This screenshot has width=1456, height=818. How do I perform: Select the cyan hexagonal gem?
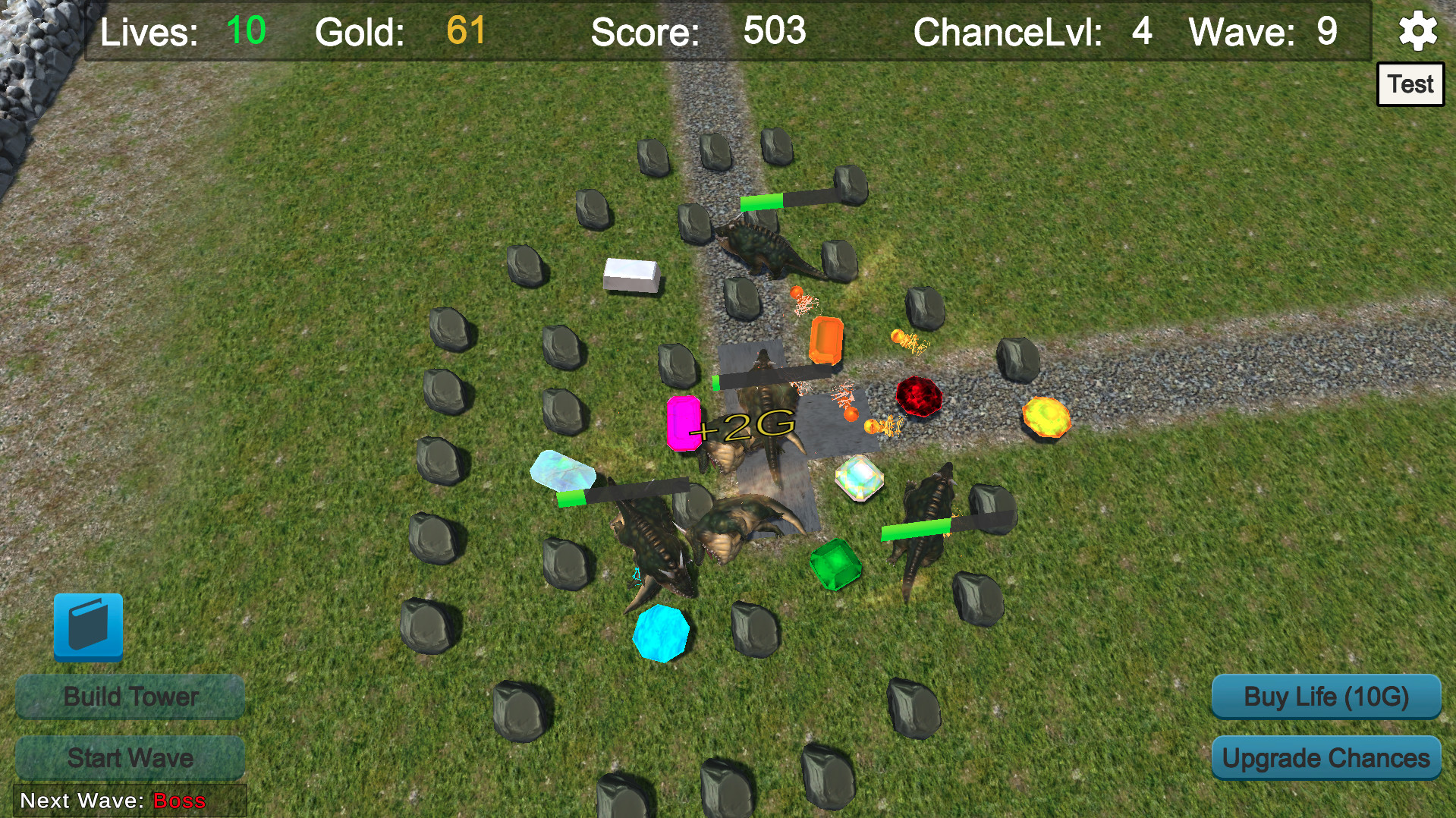pyautogui.click(x=661, y=633)
